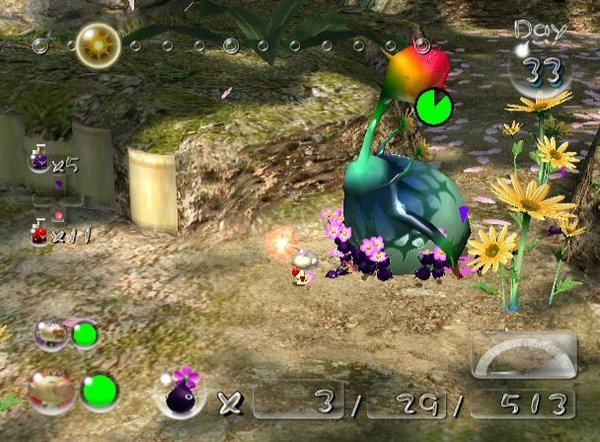Viewport: 600px width, 442px height.
Task: Select the purple Pikmin standby icon
Action: (x=181, y=395)
